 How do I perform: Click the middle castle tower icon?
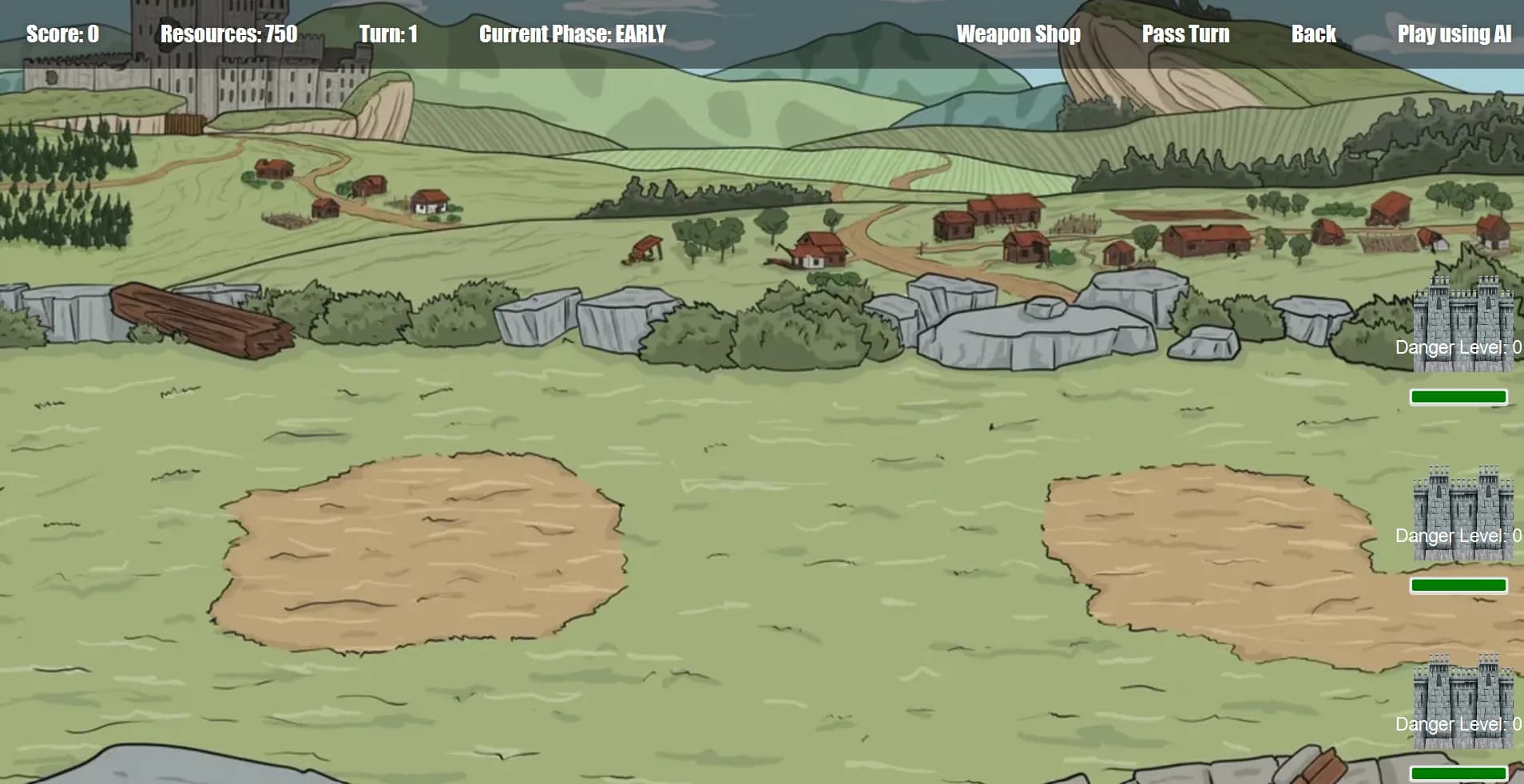pos(1462,511)
